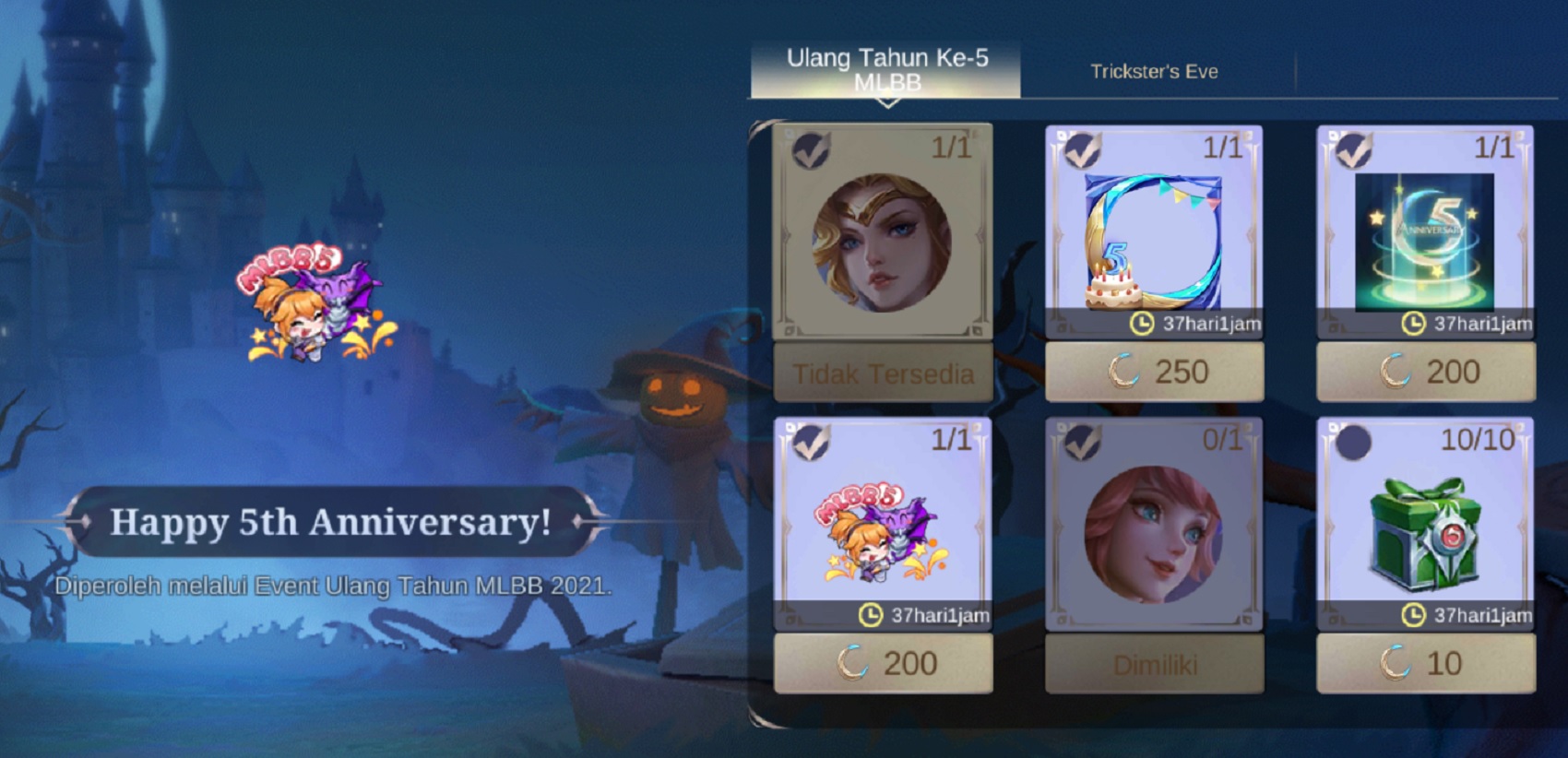Viewport: 1568px width, 758px height.
Task: Switch to the Trickster's Eve tab
Action: [1154, 70]
